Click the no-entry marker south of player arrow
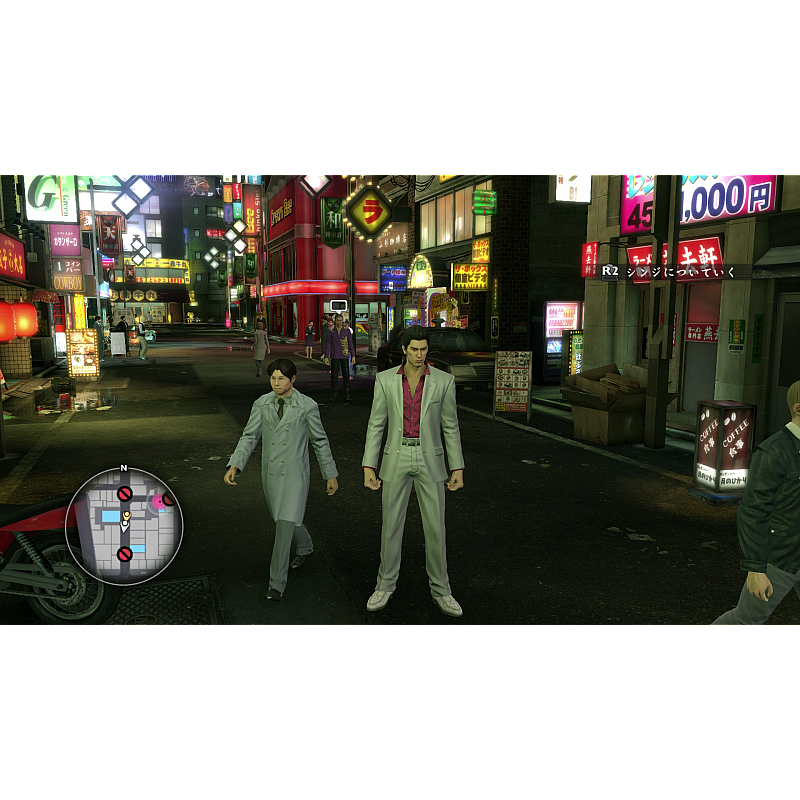This screenshot has width=800, height=800. 125,553
